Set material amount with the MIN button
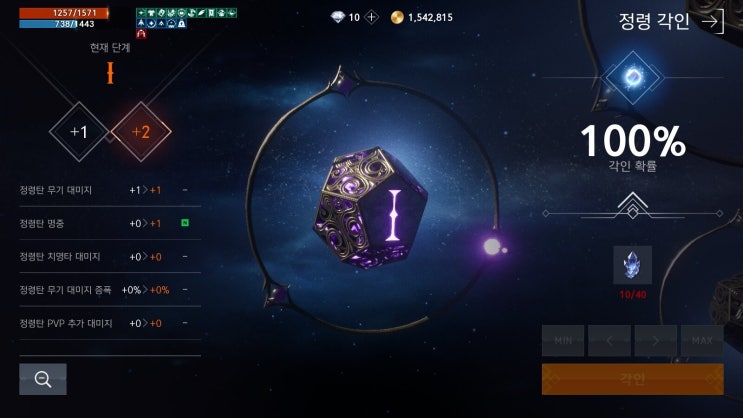The image size is (743, 418). click(x=562, y=341)
